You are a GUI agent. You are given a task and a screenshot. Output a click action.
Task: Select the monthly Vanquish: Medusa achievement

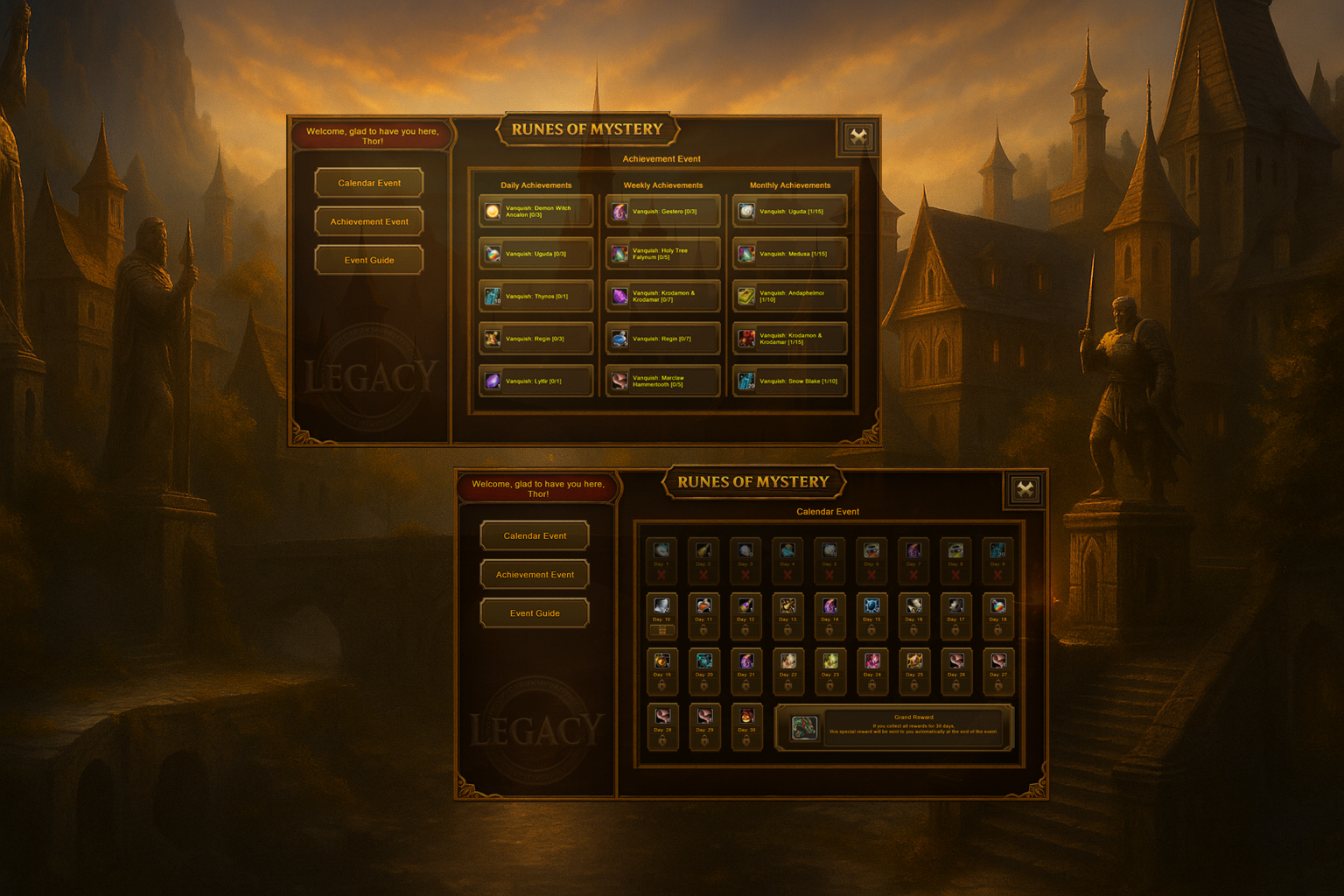790,254
